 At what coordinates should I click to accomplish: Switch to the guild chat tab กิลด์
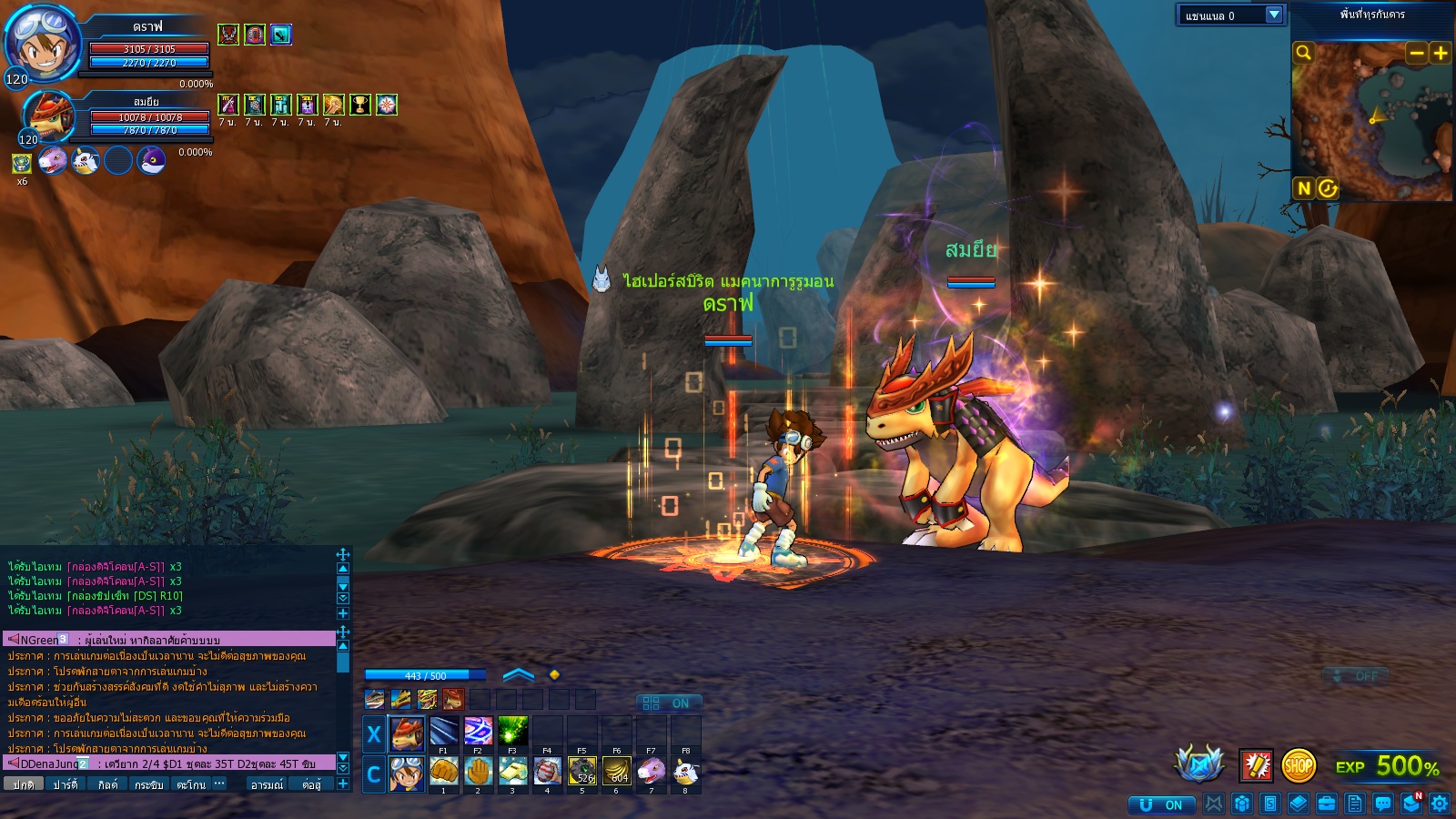pyautogui.click(x=107, y=784)
